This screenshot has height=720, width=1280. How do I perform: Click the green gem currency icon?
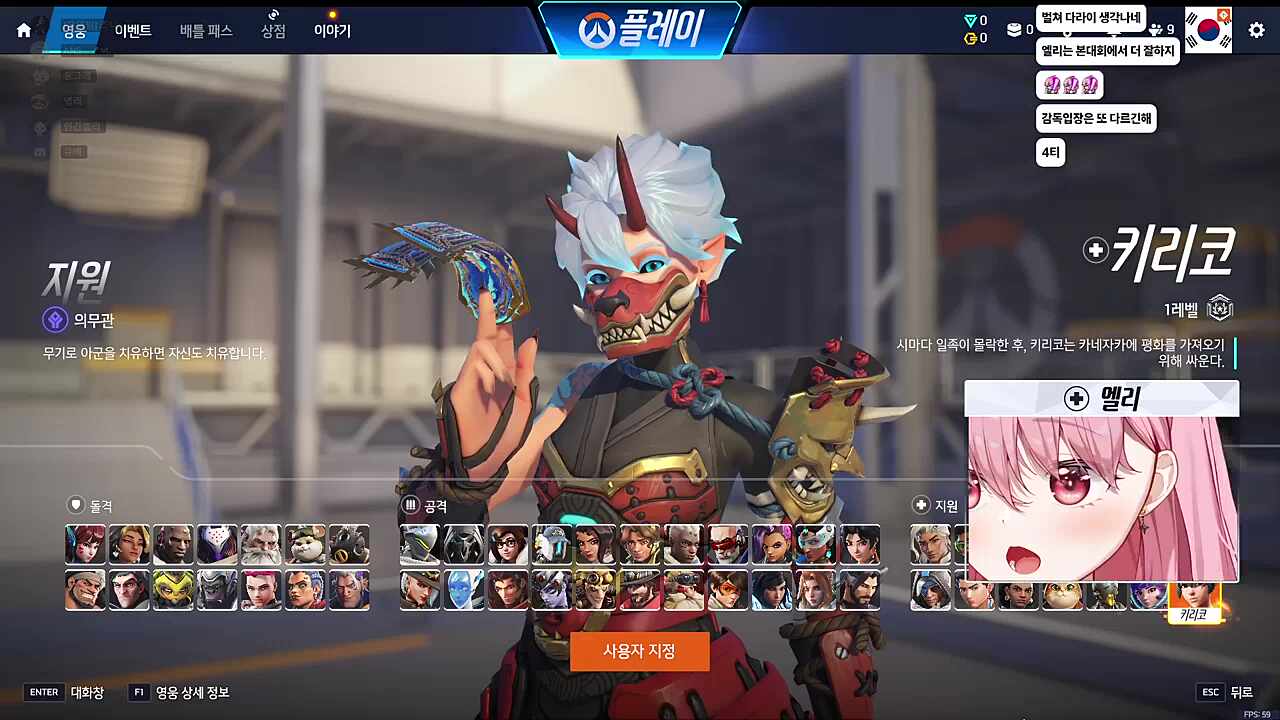tap(970, 18)
